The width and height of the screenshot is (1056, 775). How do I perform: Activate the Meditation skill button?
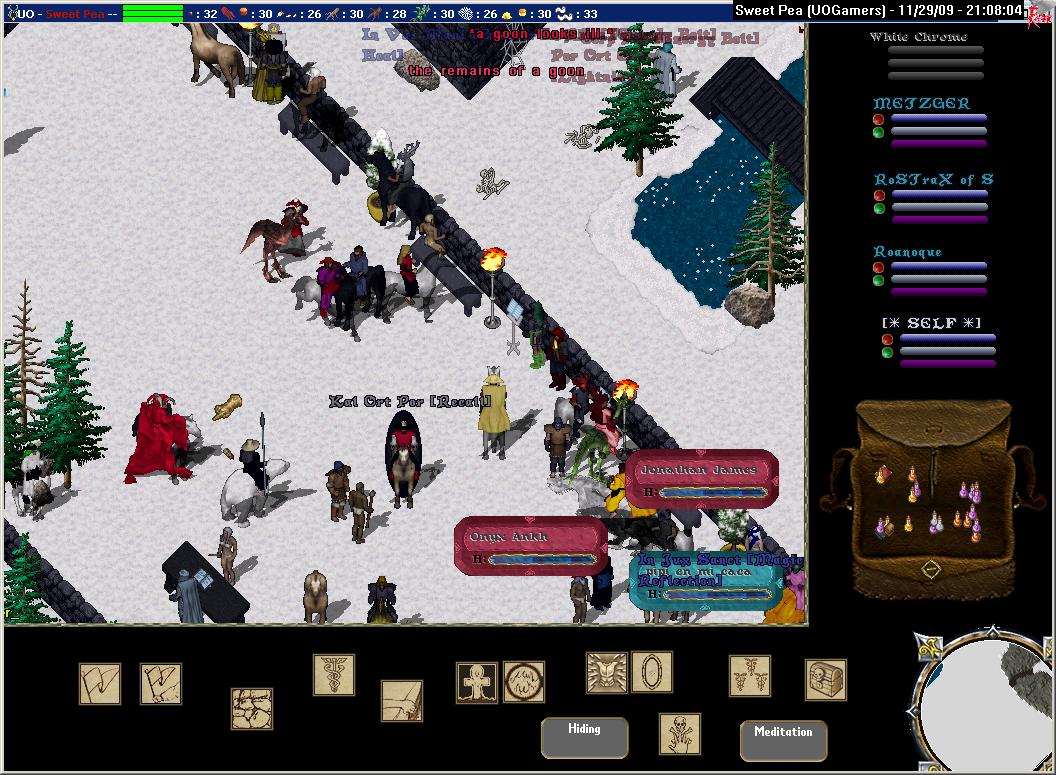[x=783, y=740]
